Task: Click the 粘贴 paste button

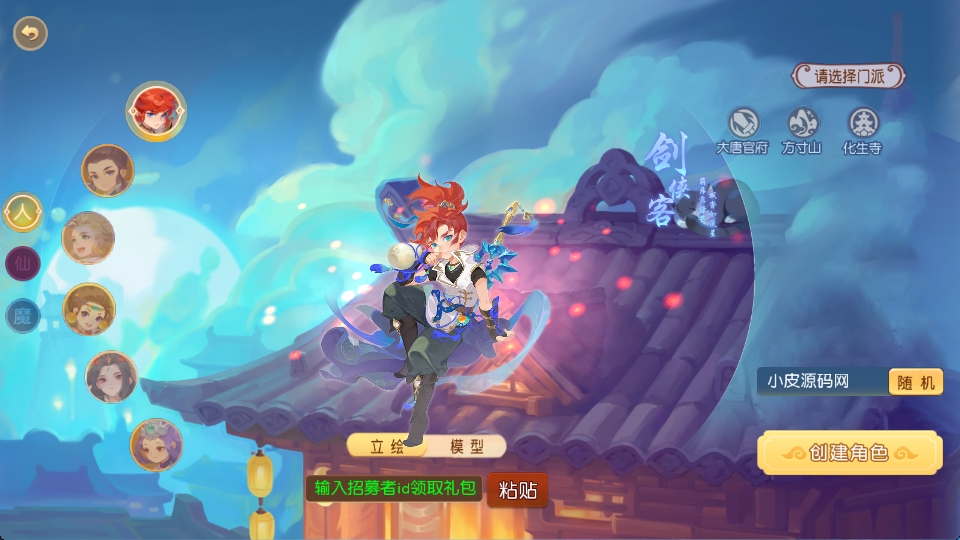Action: 518,489
